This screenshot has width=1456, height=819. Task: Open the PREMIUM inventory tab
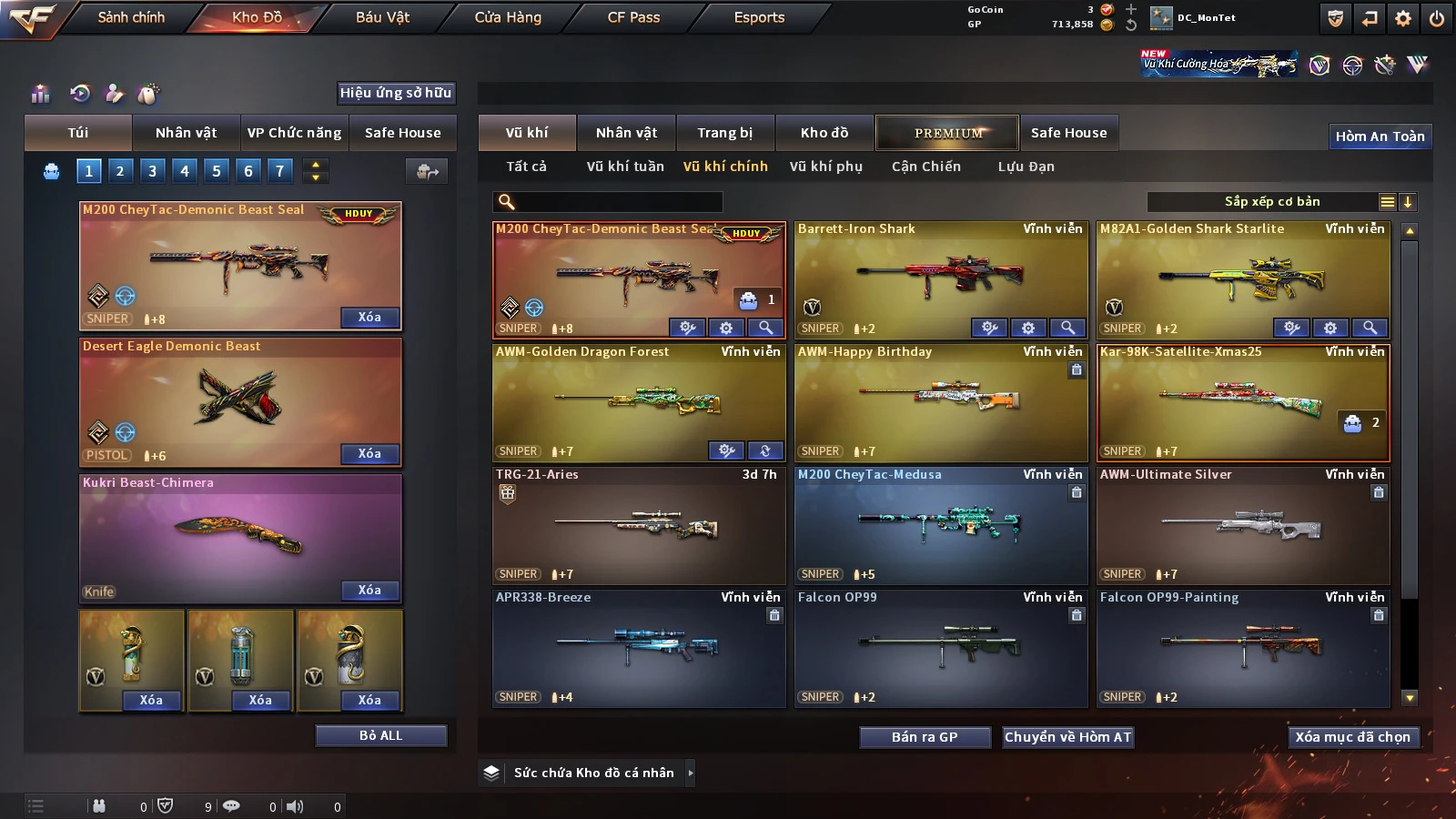coord(947,133)
